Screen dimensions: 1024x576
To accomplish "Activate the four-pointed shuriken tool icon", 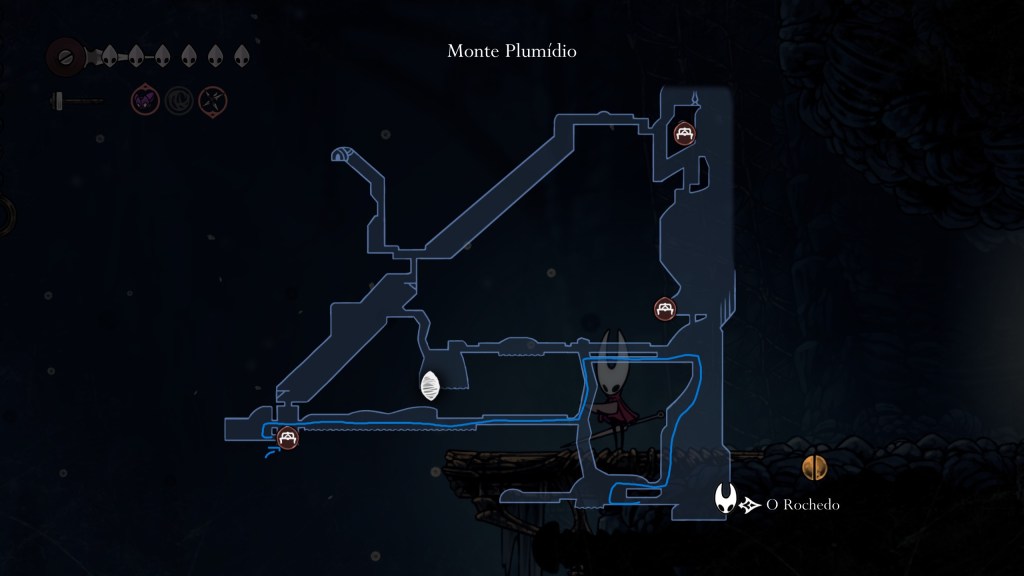I will (x=213, y=100).
